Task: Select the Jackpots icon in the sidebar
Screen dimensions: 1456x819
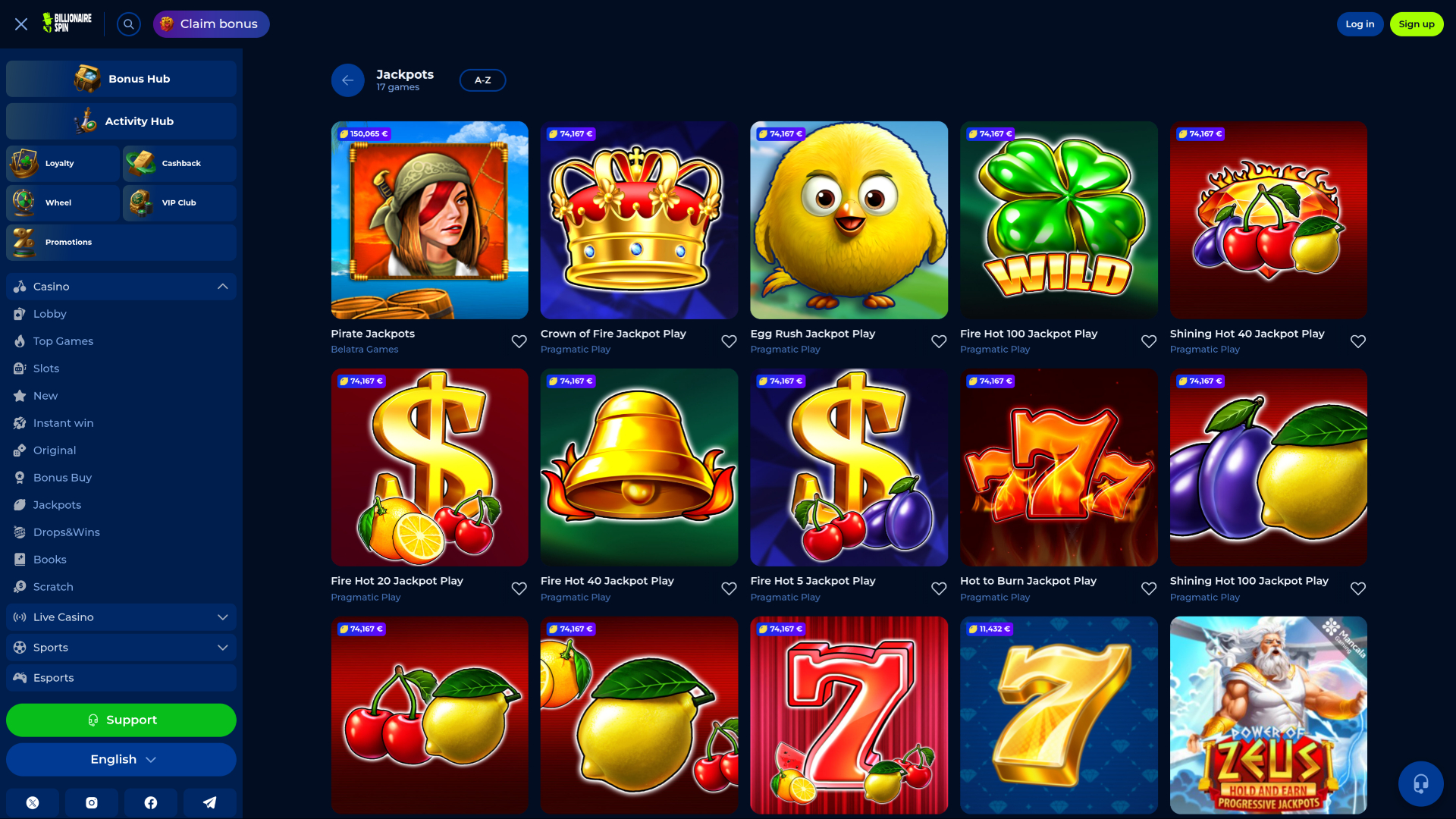Action: click(19, 504)
